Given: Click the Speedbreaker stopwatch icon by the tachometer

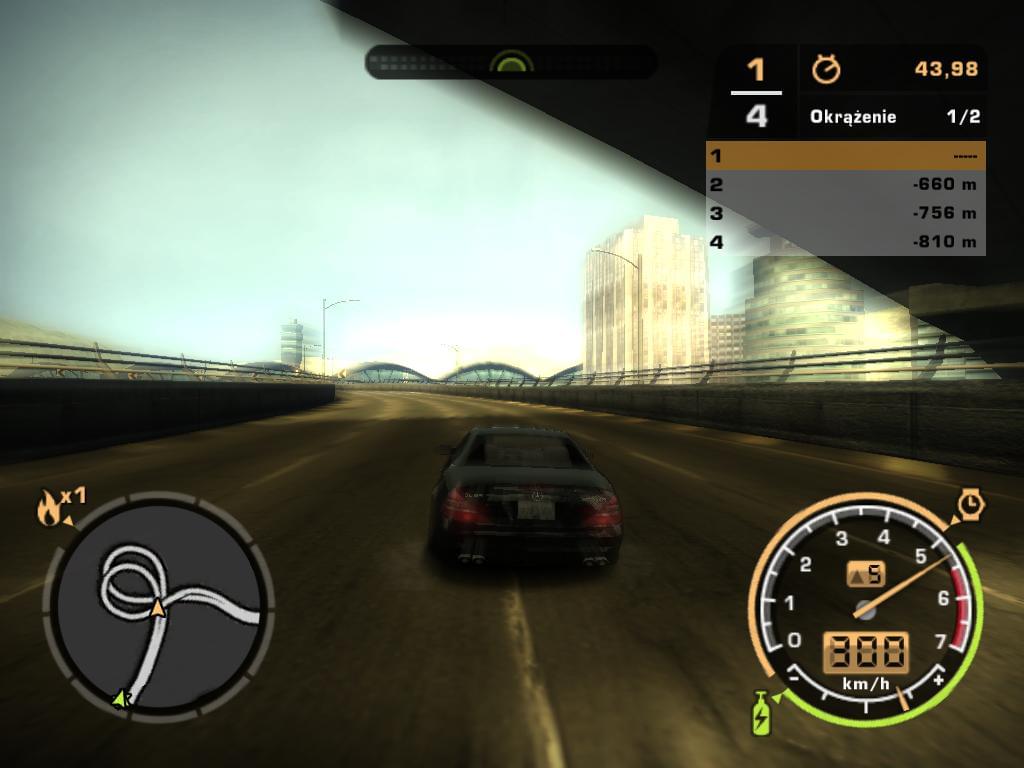Looking at the screenshot, I should [x=970, y=504].
